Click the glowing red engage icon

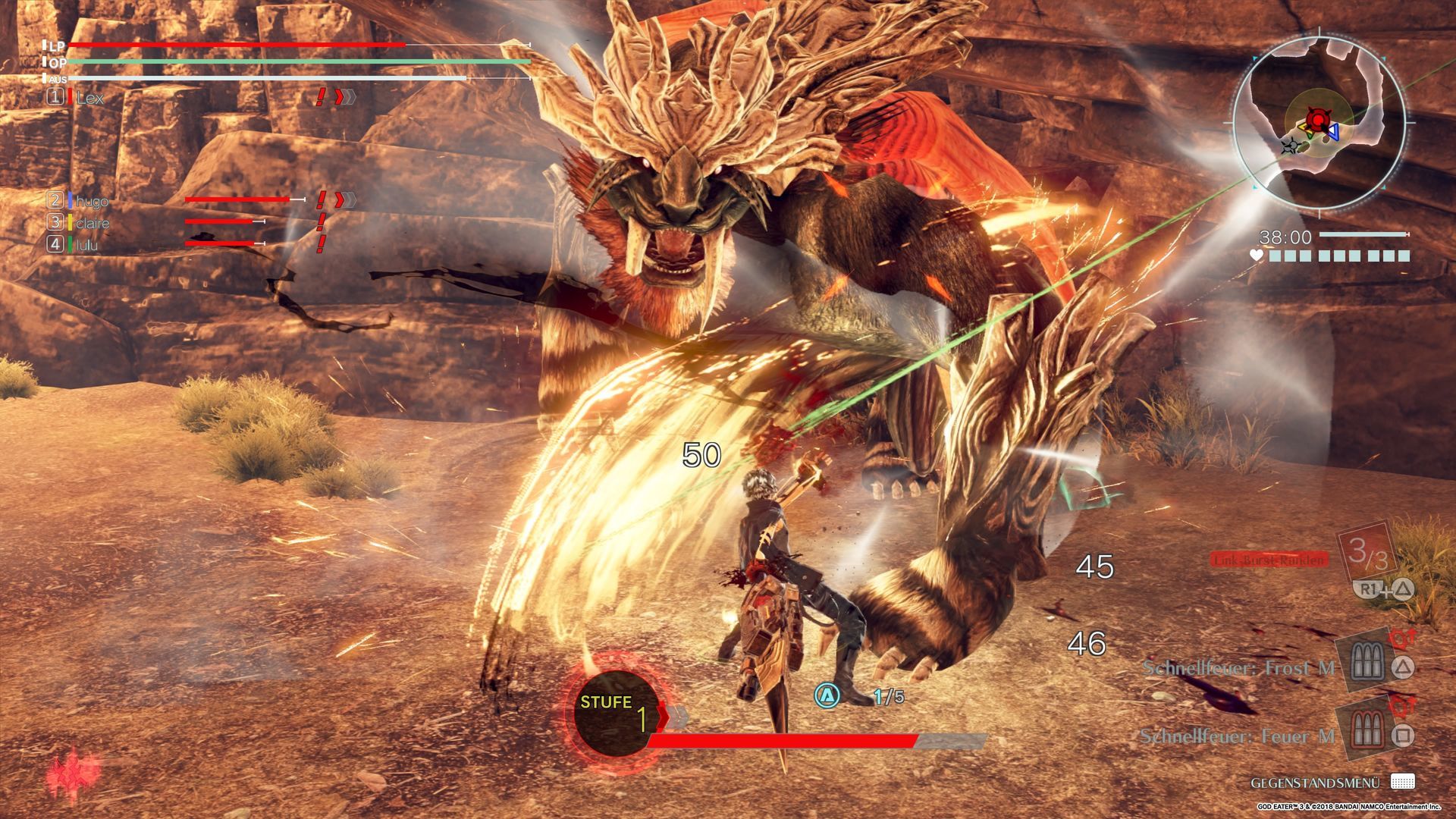tap(74, 776)
